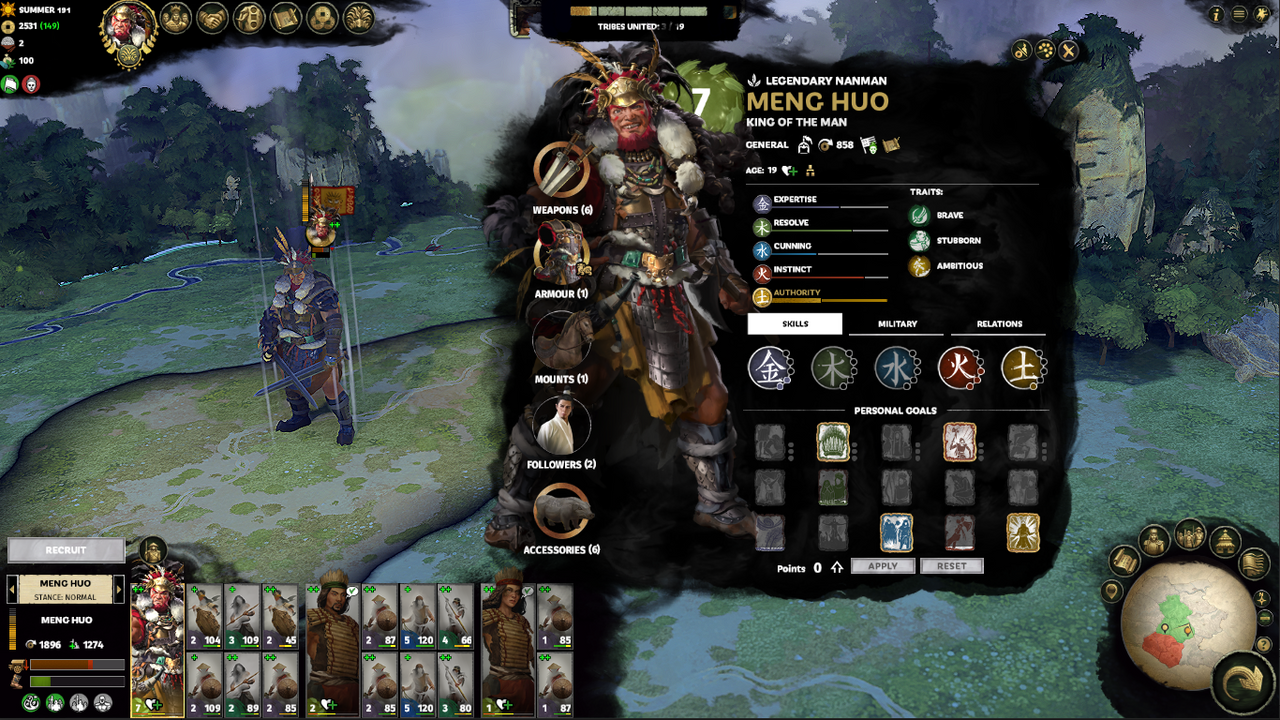Select the Fire element skill tree icon

coord(960,367)
